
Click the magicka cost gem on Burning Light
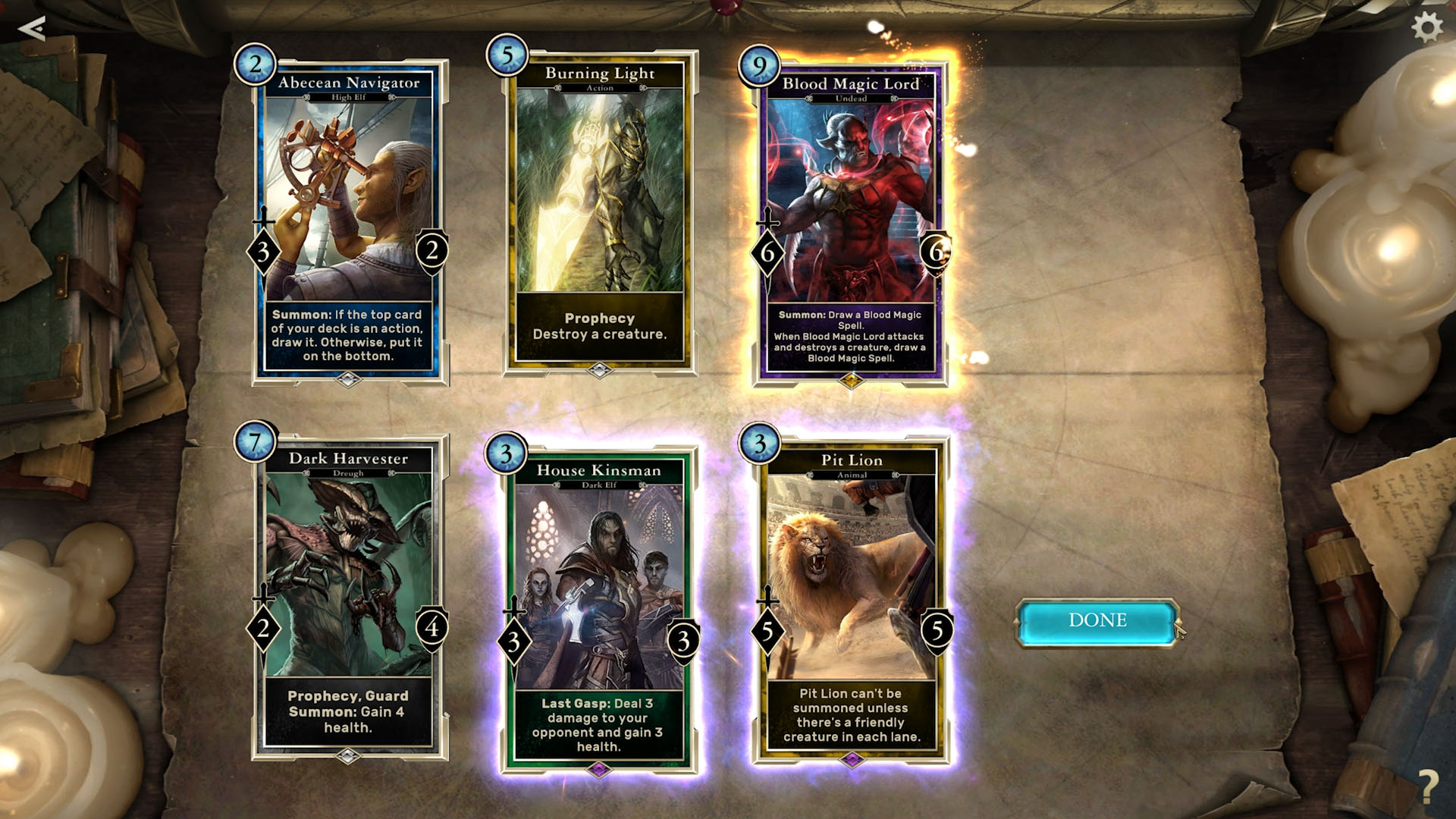[x=507, y=54]
